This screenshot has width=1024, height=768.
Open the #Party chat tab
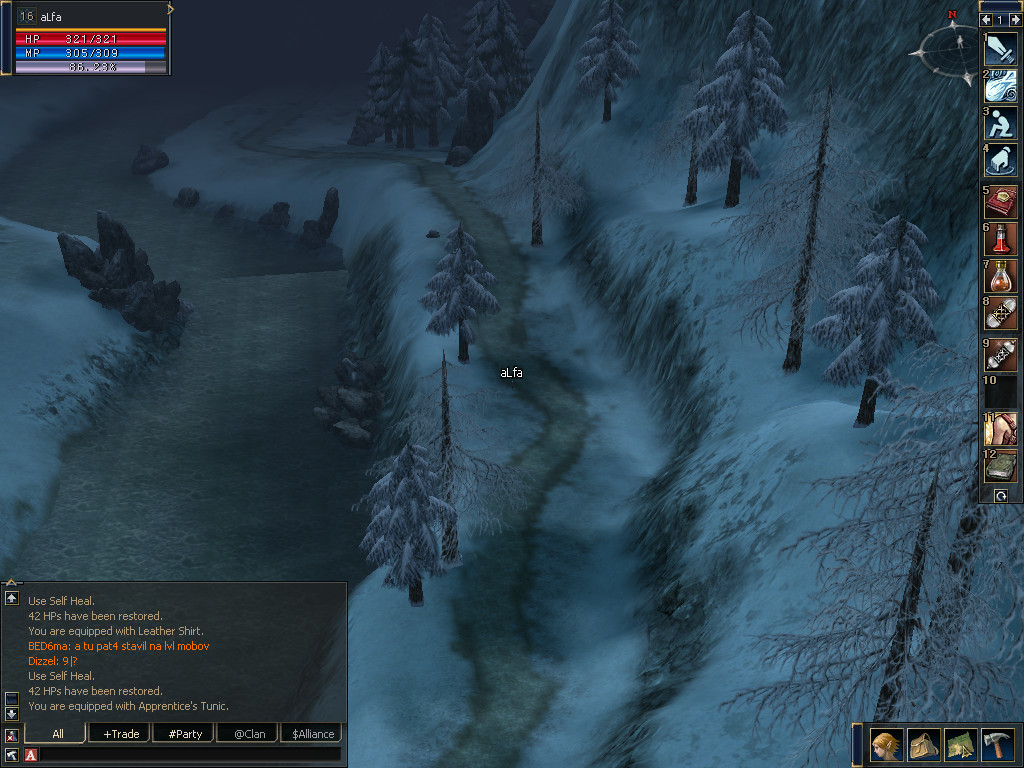(185, 734)
